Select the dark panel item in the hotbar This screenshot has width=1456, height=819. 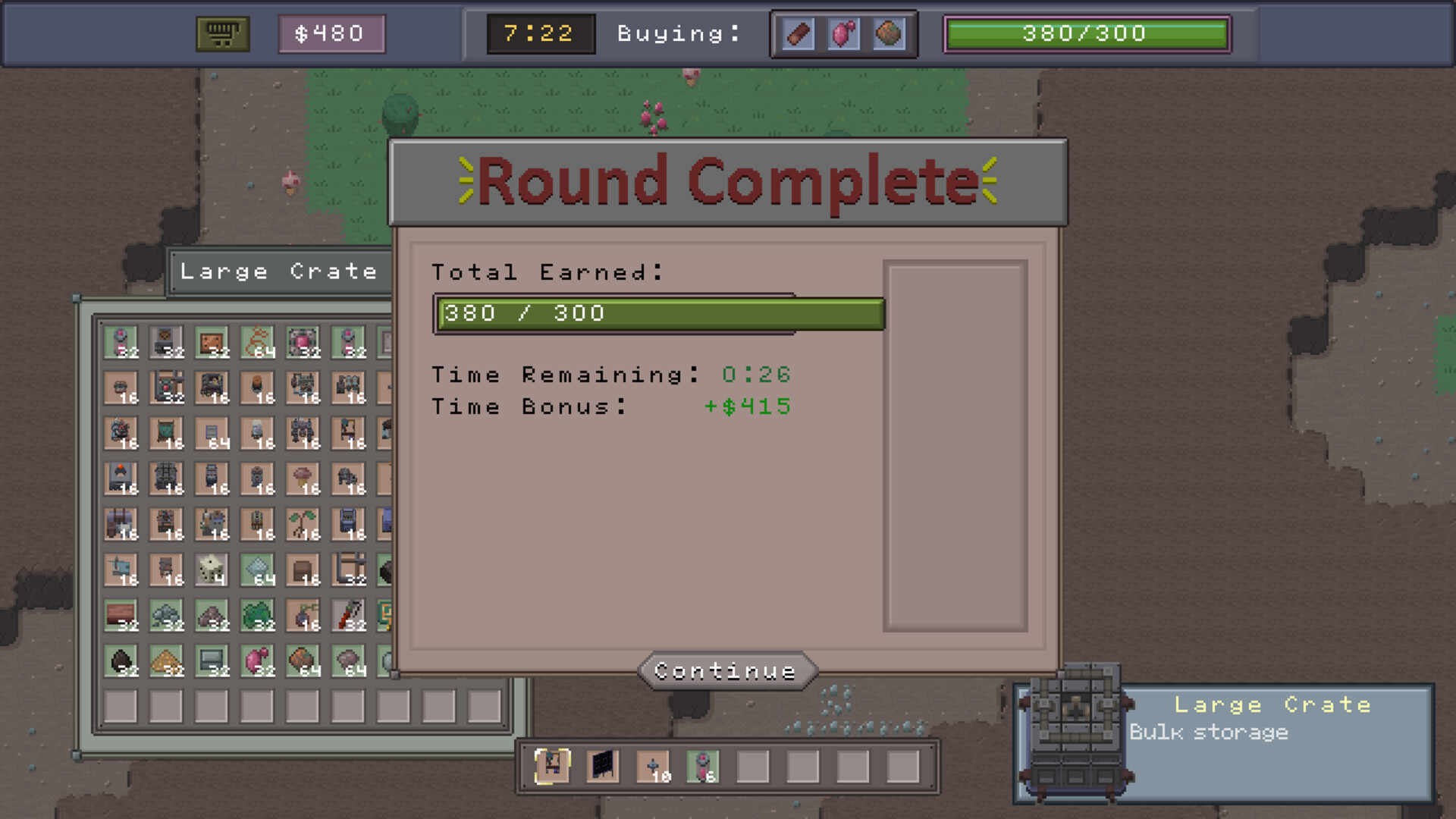click(x=604, y=767)
